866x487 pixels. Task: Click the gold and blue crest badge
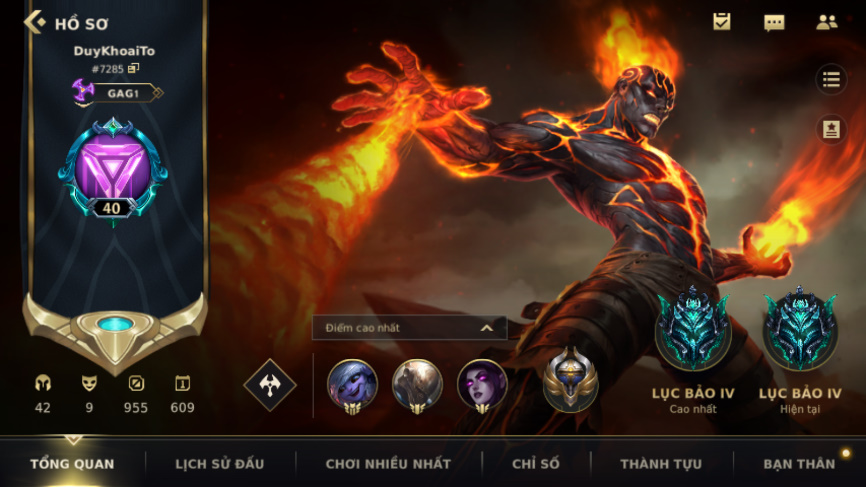tap(571, 380)
